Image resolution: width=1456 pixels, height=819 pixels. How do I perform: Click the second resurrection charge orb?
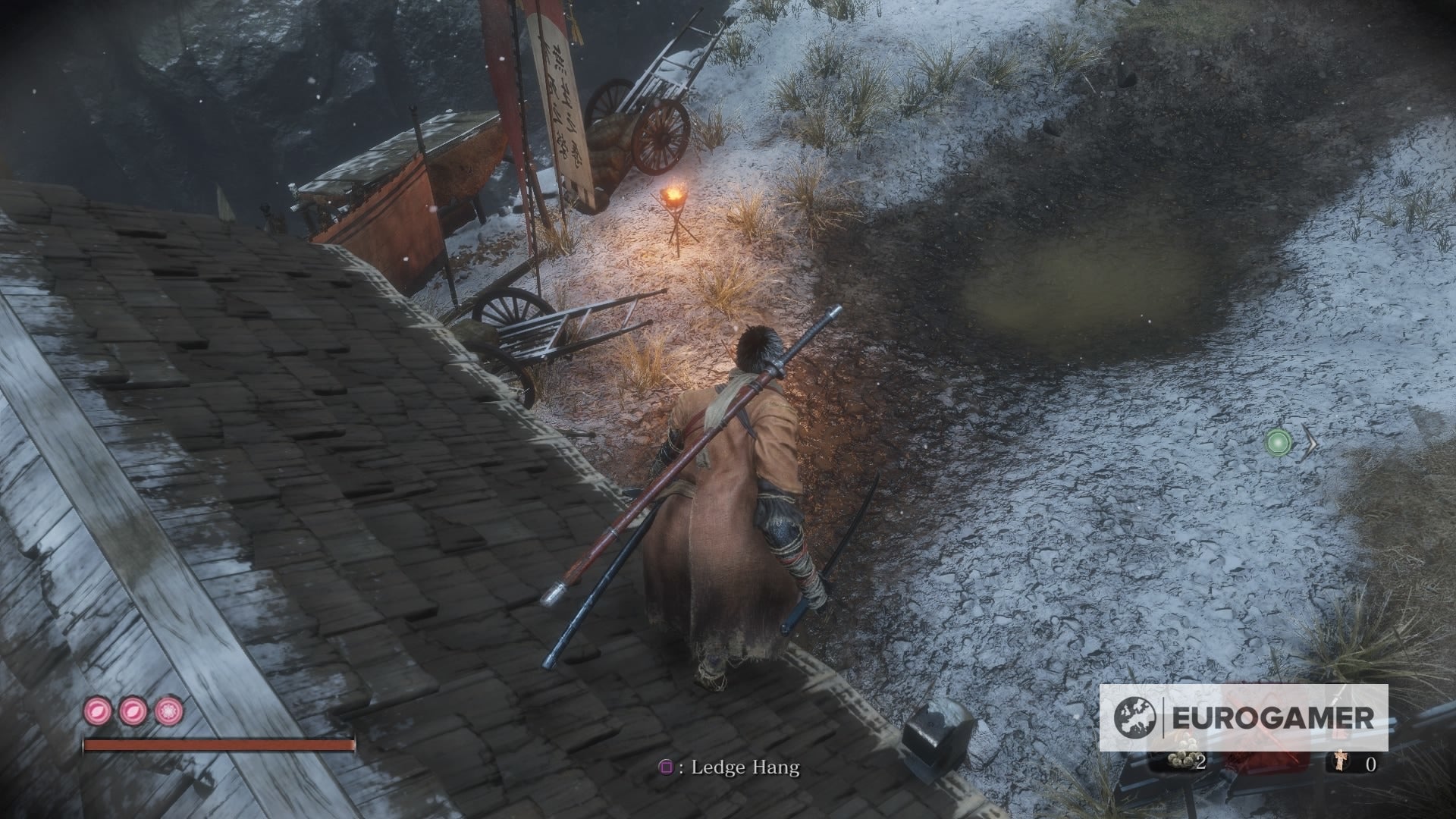(x=132, y=711)
